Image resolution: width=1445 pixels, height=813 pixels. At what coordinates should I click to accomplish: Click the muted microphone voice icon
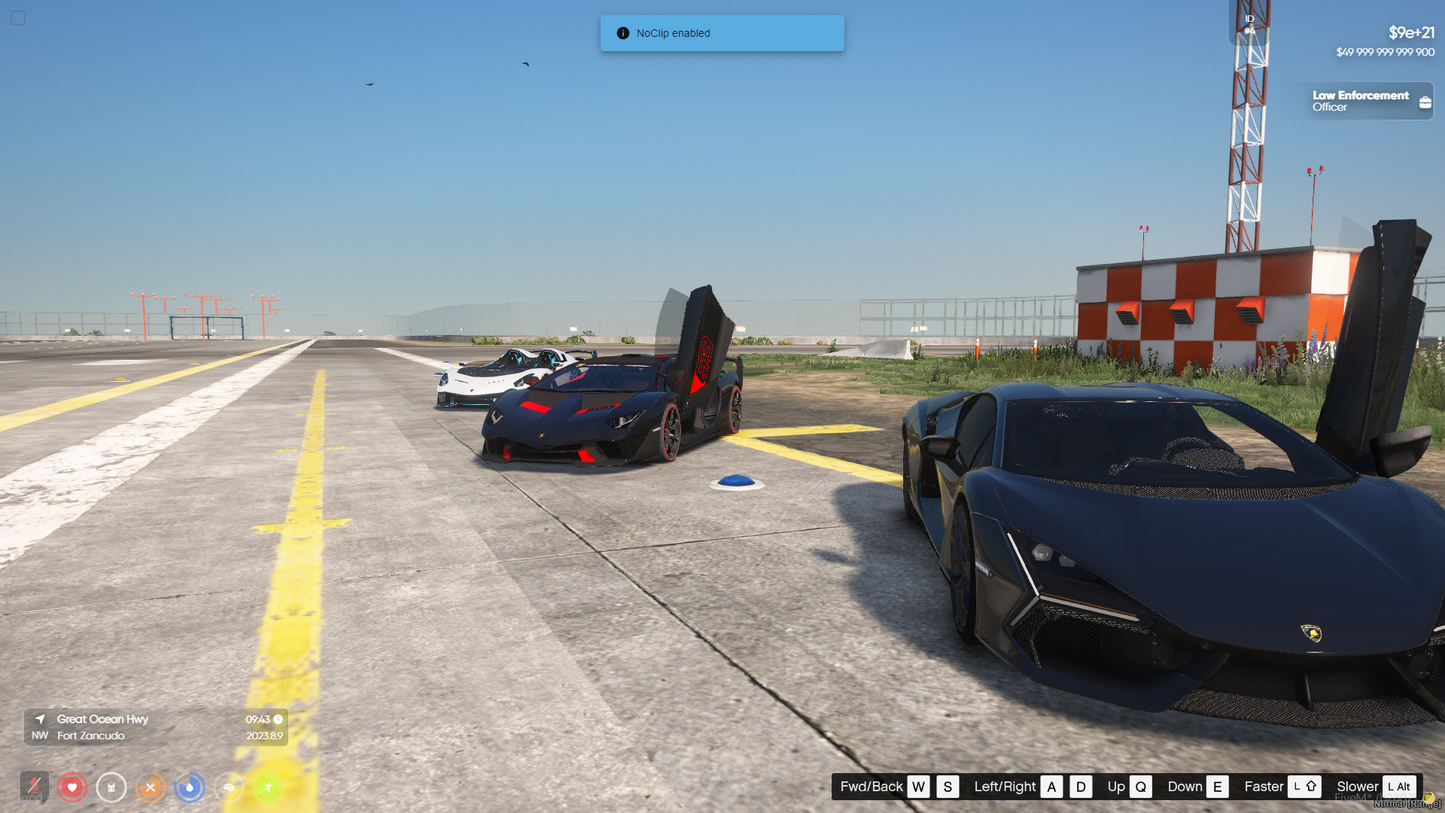click(x=34, y=787)
